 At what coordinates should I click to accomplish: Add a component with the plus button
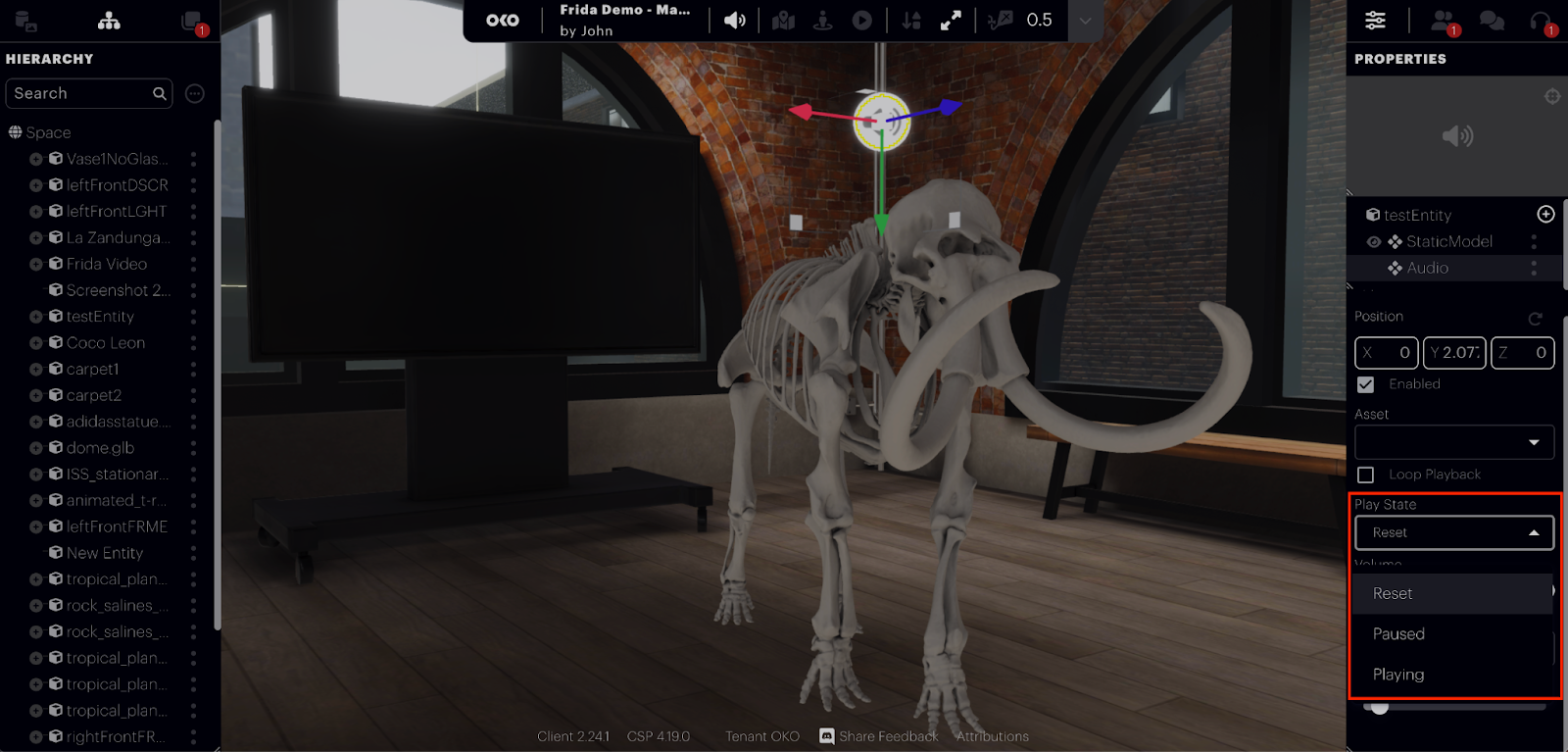(1545, 214)
